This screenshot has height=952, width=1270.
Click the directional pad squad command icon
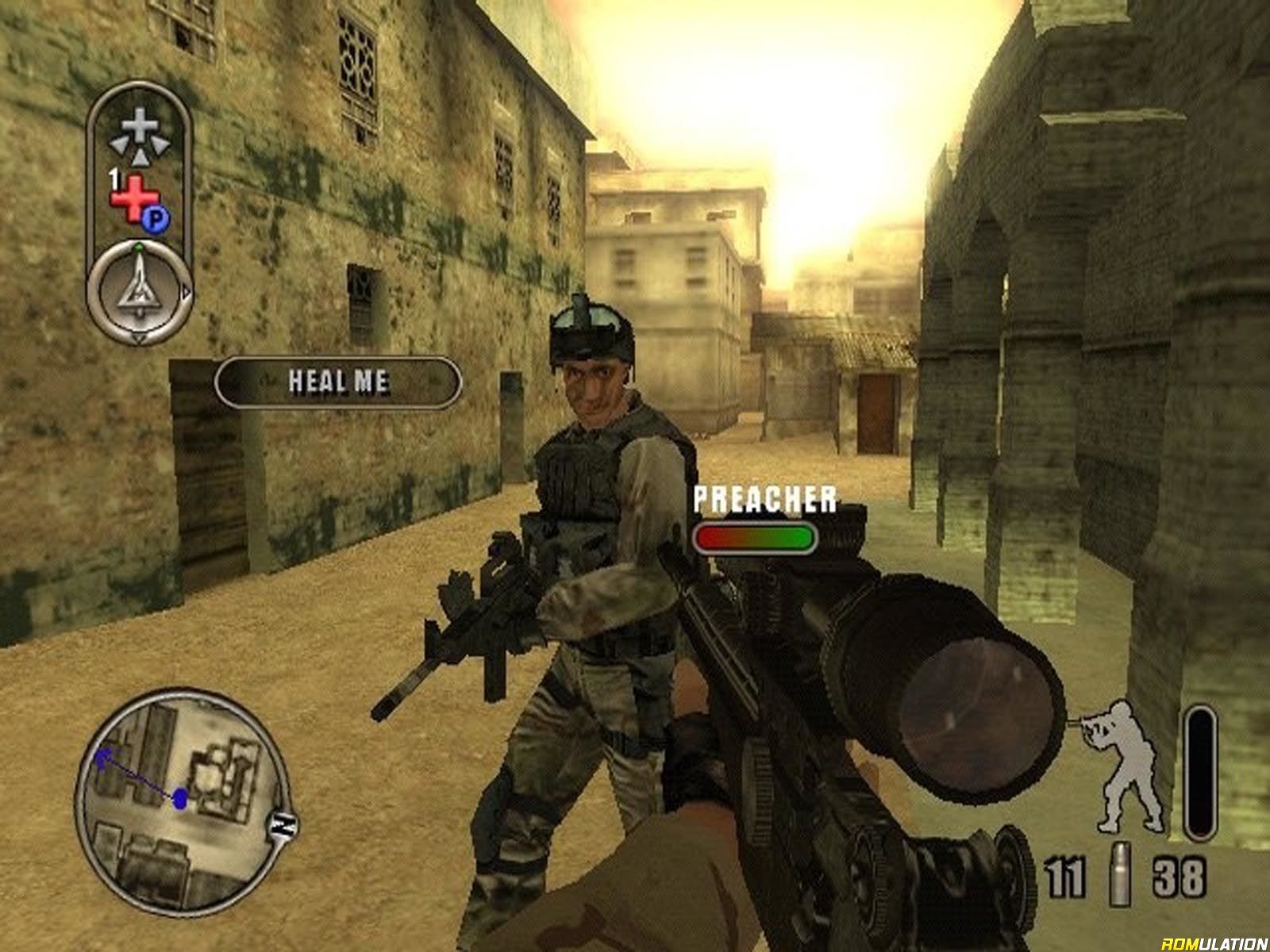coord(139,132)
